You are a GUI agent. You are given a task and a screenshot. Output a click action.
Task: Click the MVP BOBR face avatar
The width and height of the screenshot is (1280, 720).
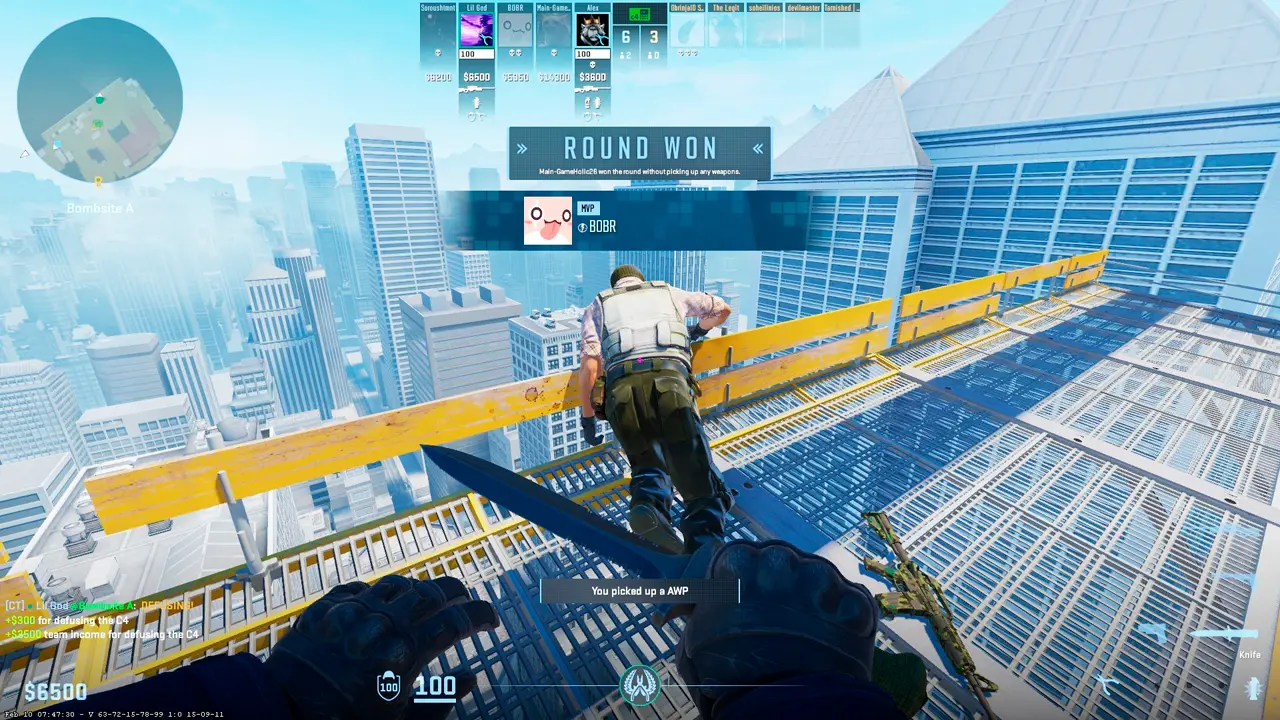(x=548, y=221)
